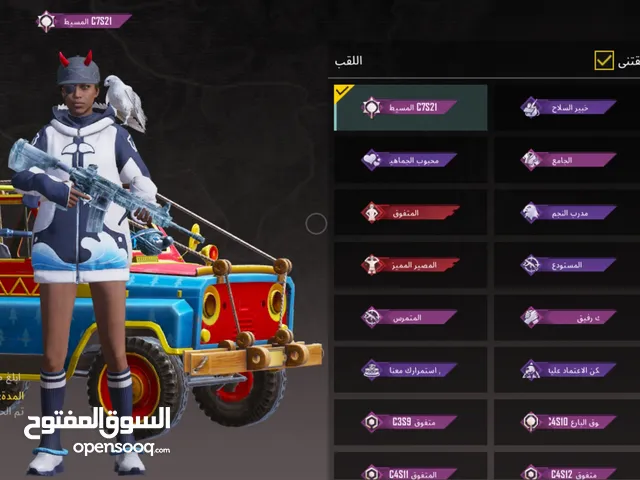
Task: Select the C7S21 title tile
Action: 410,107
